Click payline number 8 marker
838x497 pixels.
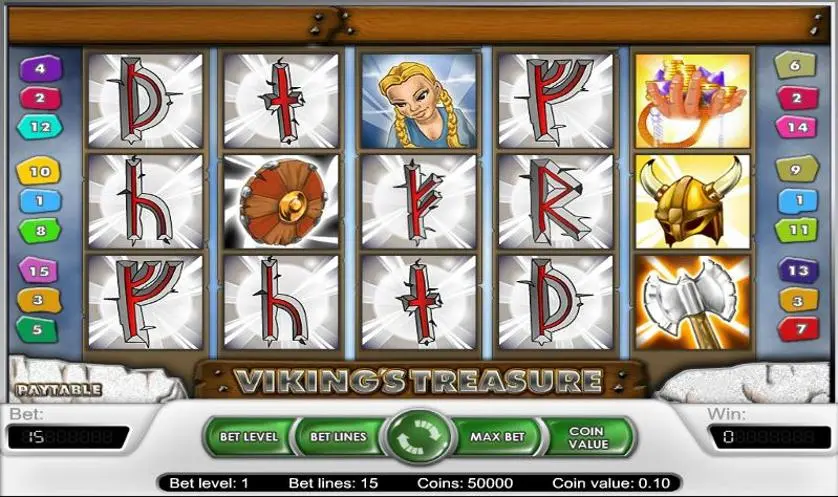tap(40, 230)
